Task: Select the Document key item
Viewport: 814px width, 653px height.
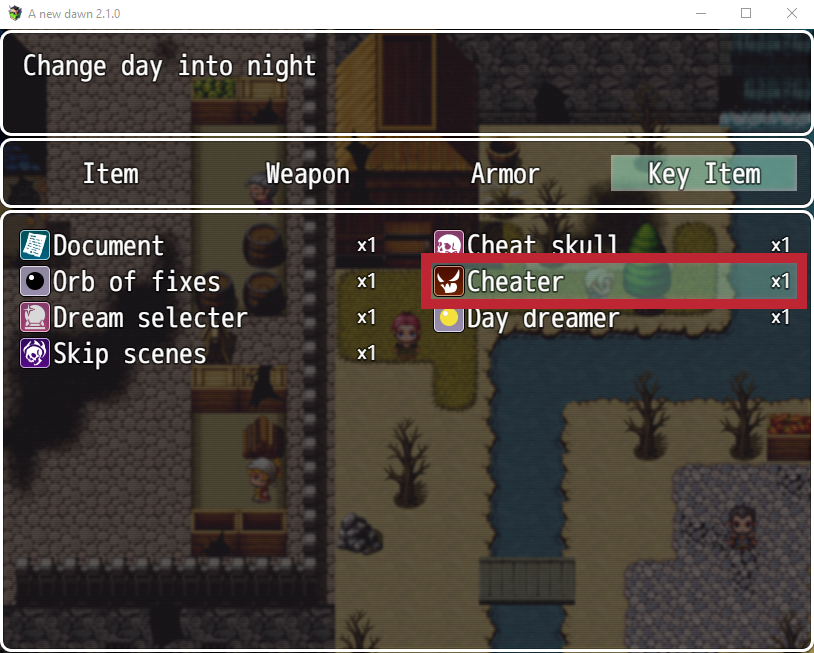Action: pyautogui.click(x=108, y=246)
